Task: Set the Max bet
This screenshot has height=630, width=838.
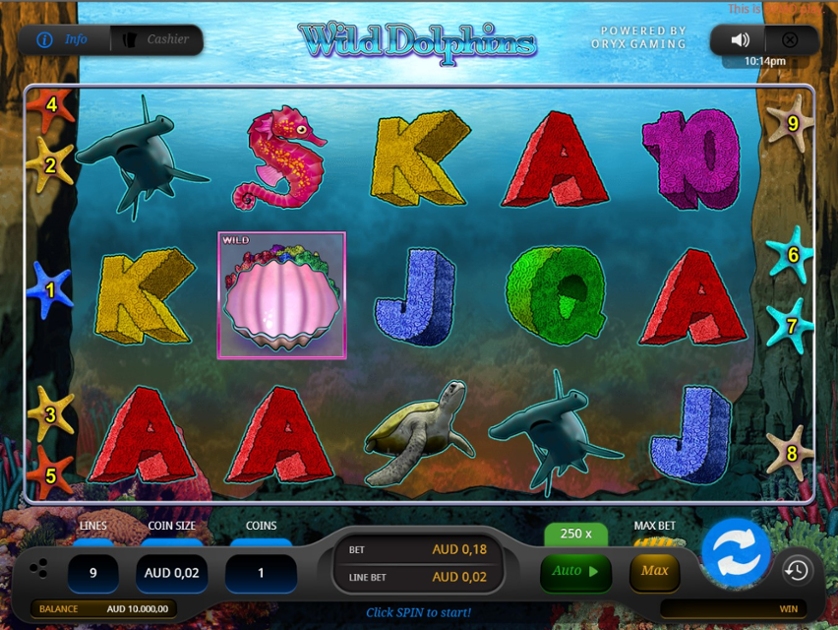Action: pos(655,571)
